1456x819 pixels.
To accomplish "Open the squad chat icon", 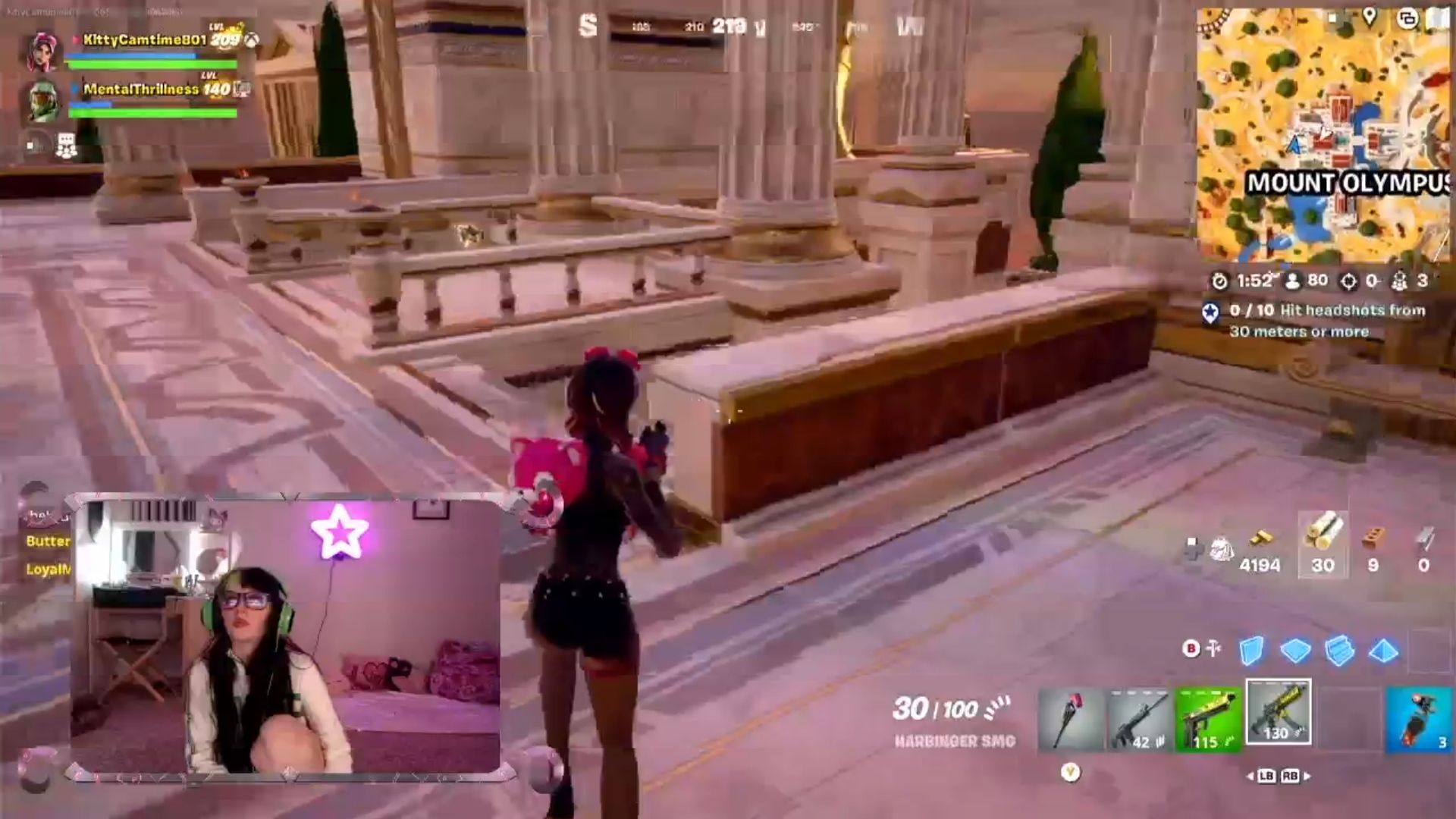I will click(67, 146).
